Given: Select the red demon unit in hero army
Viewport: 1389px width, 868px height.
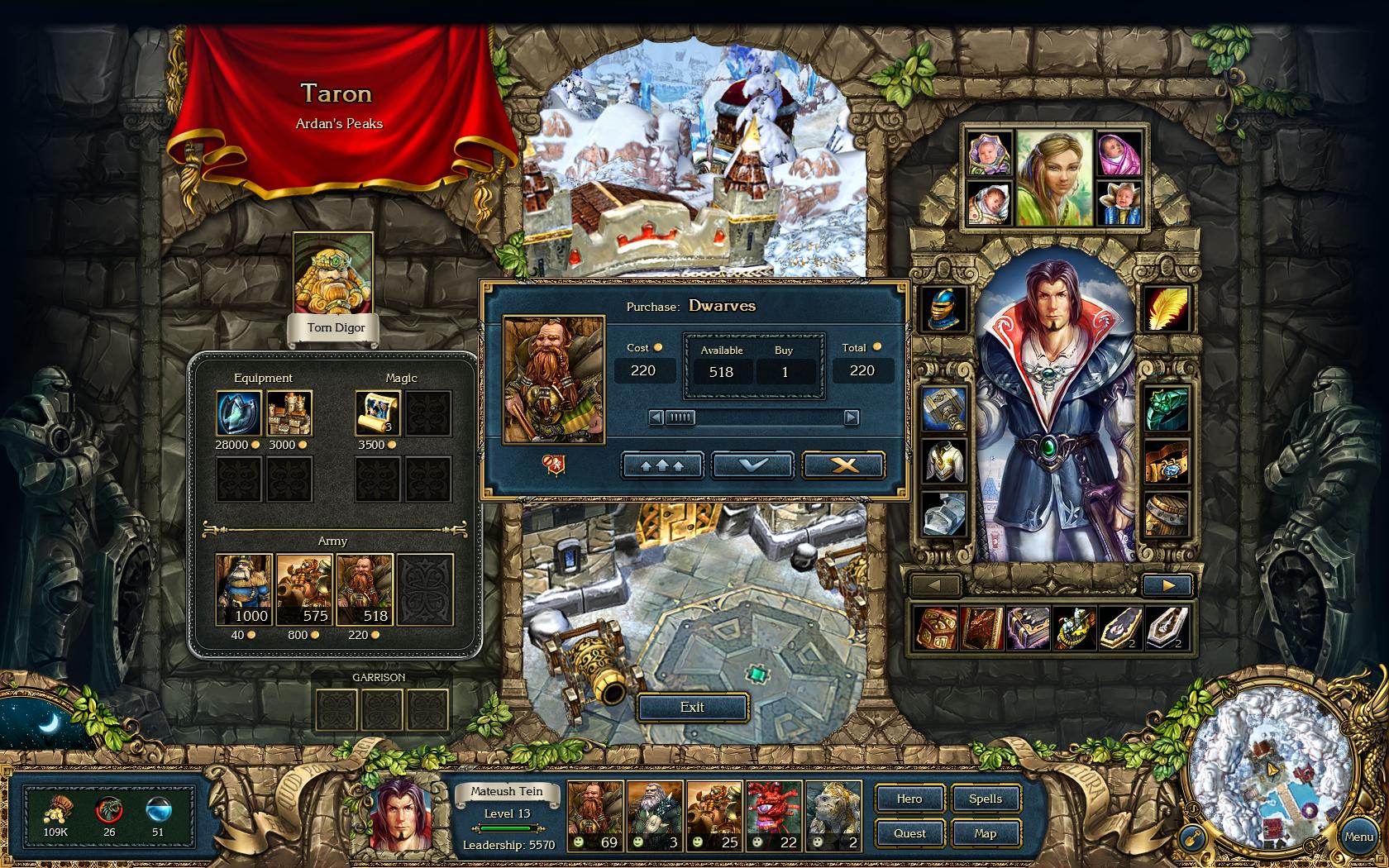Looking at the screenshot, I should (775, 816).
